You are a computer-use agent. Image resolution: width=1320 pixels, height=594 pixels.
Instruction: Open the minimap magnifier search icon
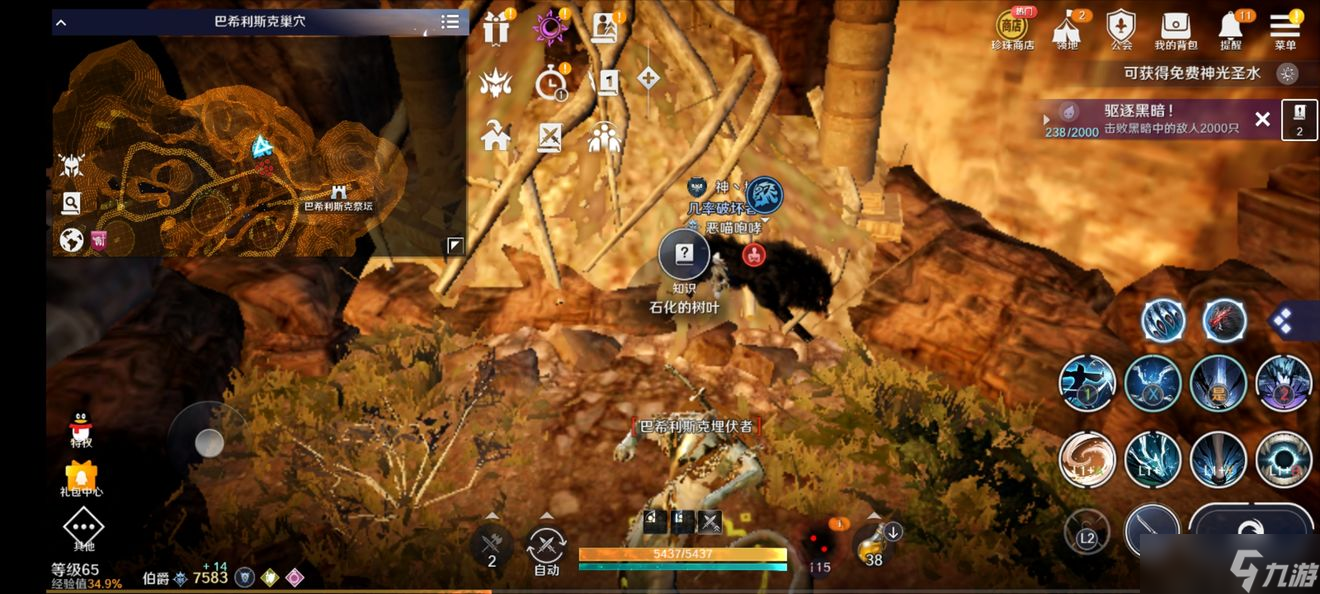(x=71, y=204)
